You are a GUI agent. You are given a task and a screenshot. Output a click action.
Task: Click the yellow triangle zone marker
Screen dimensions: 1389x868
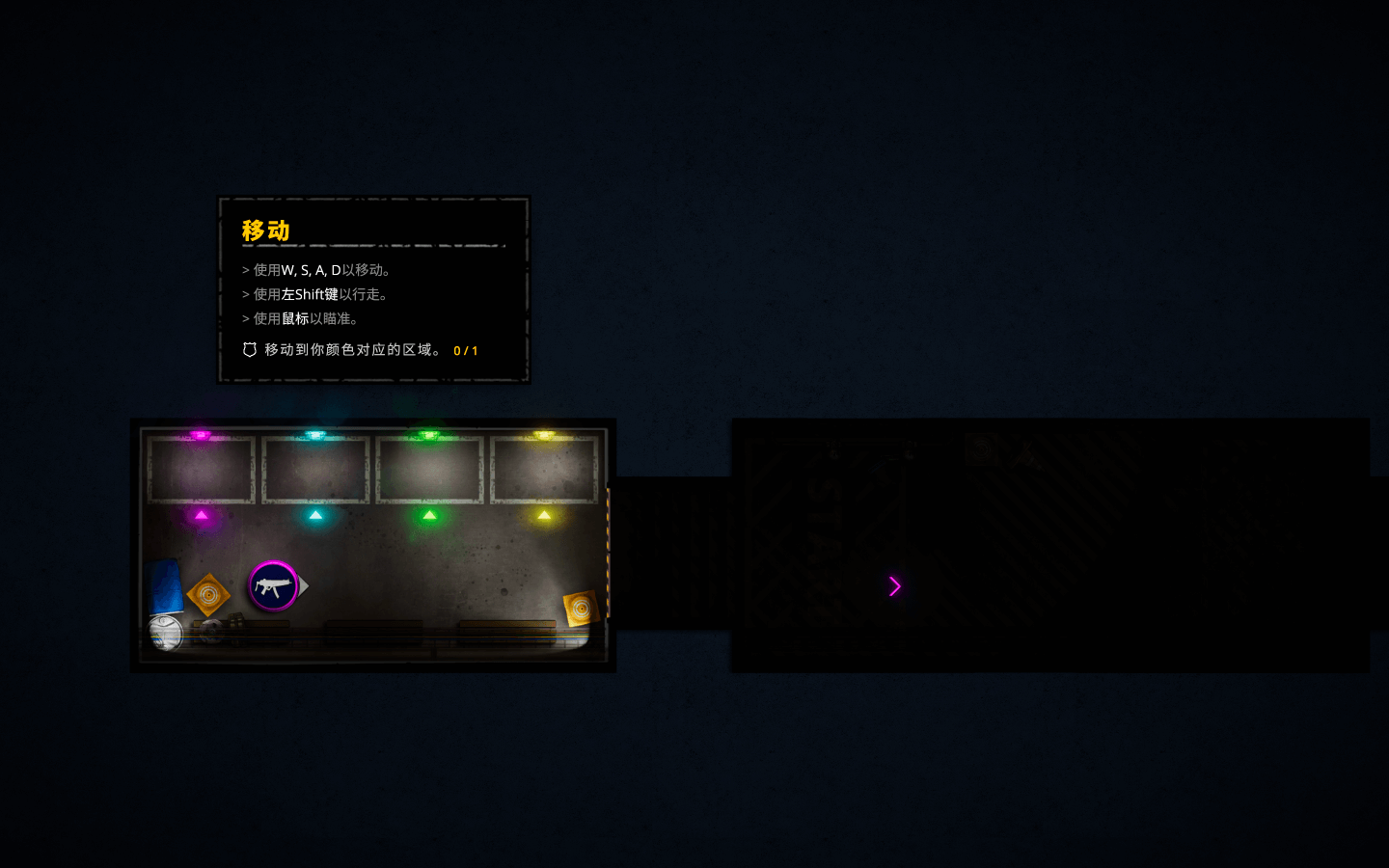click(x=545, y=517)
